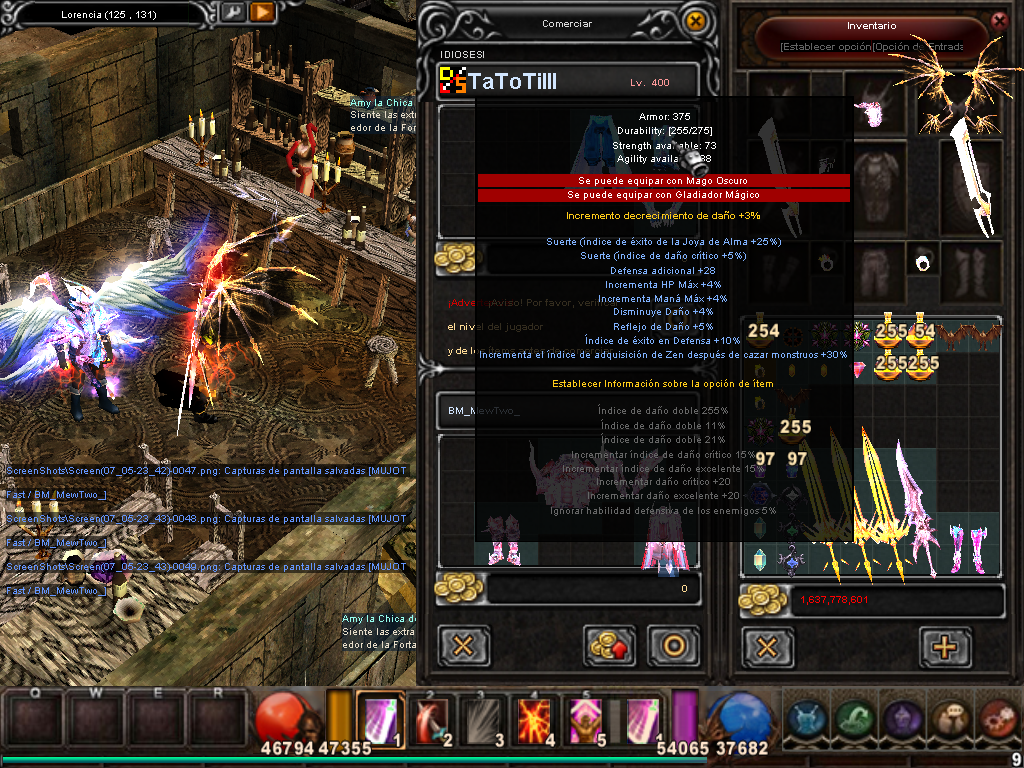1024x768 pixels.
Task: Close the Inventario panel
Action: (998, 20)
